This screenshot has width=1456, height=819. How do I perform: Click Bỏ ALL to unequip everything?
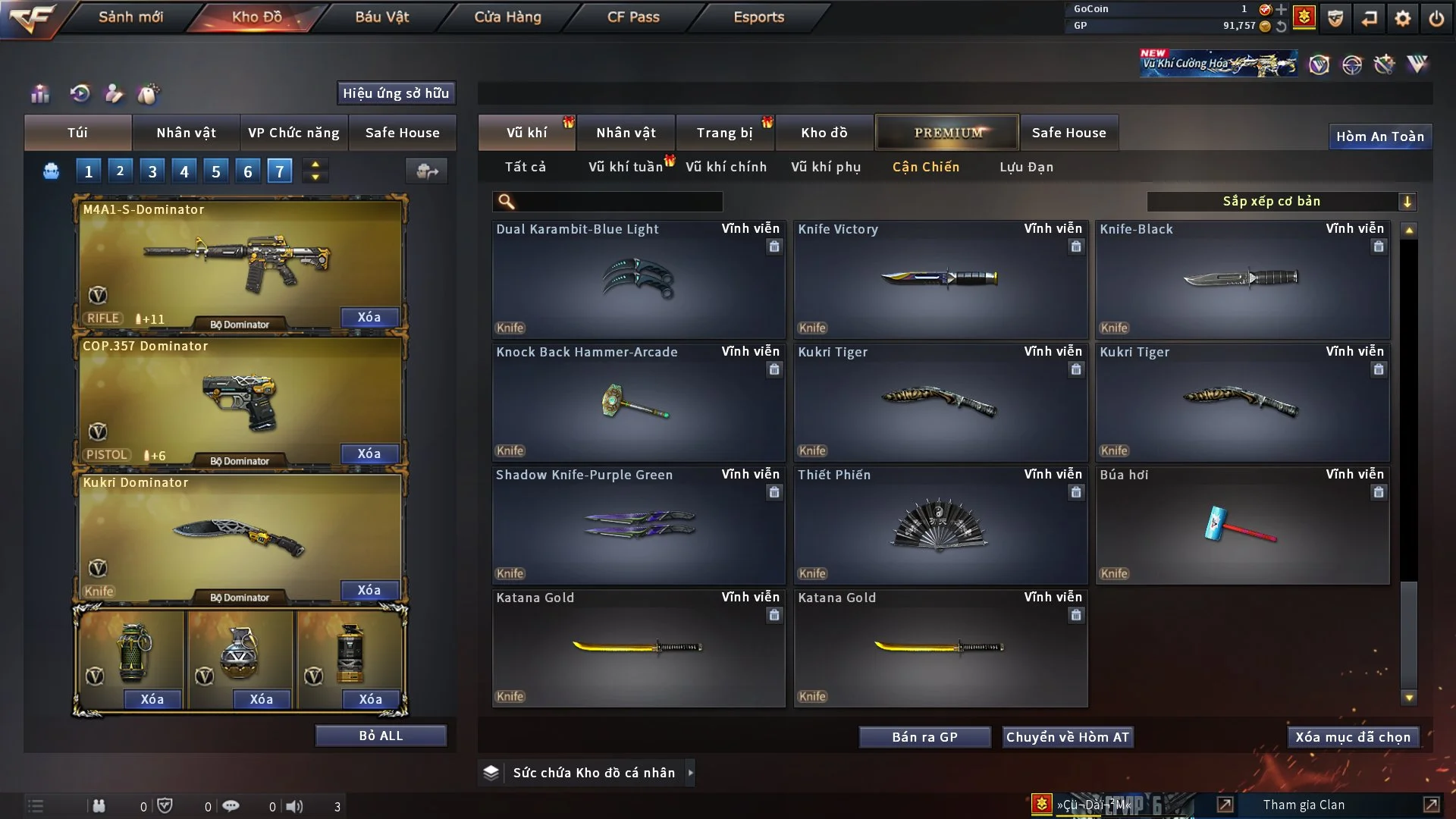coord(381,736)
